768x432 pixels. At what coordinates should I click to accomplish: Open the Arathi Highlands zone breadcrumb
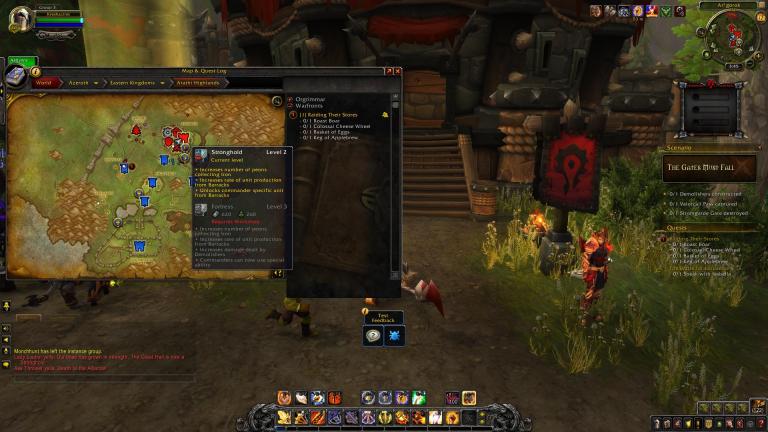(x=198, y=83)
